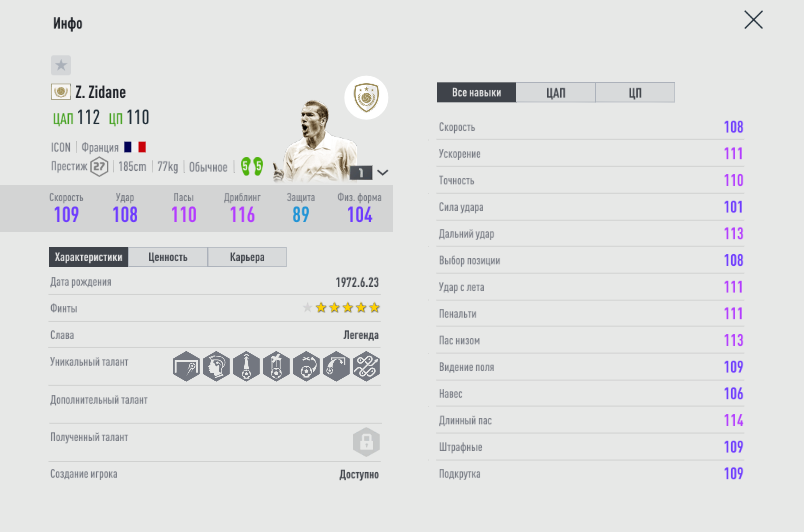Click the Prestige 27 badge
Image resolution: width=804 pixels, height=532 pixels.
pyautogui.click(x=99, y=166)
